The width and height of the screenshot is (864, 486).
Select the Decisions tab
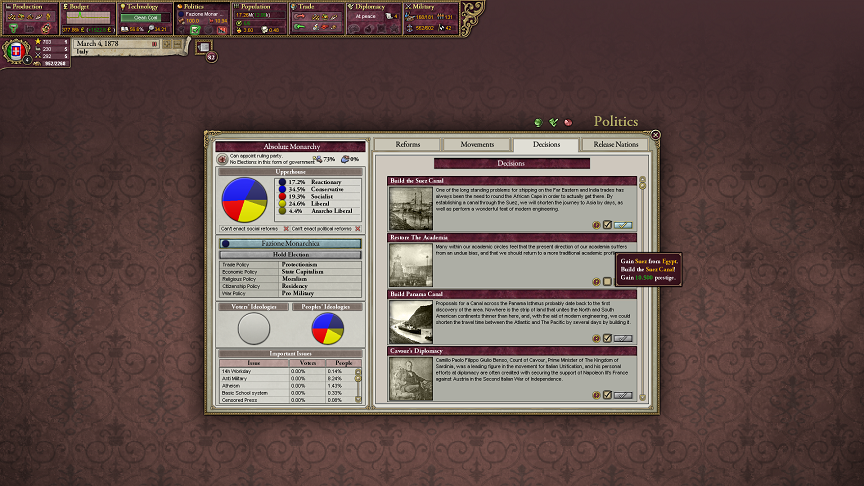[x=546, y=144]
